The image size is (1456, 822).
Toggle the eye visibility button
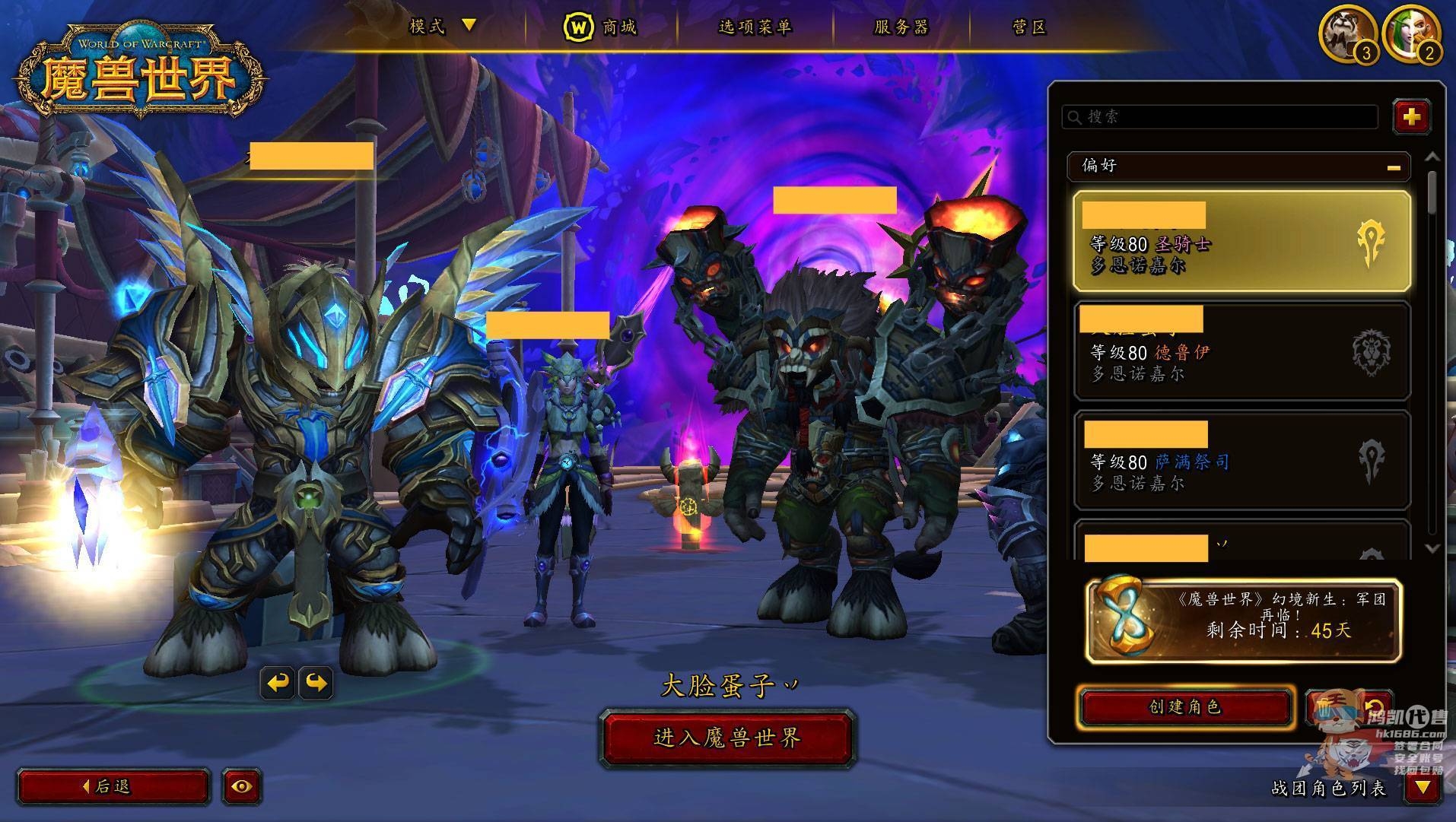tap(242, 786)
